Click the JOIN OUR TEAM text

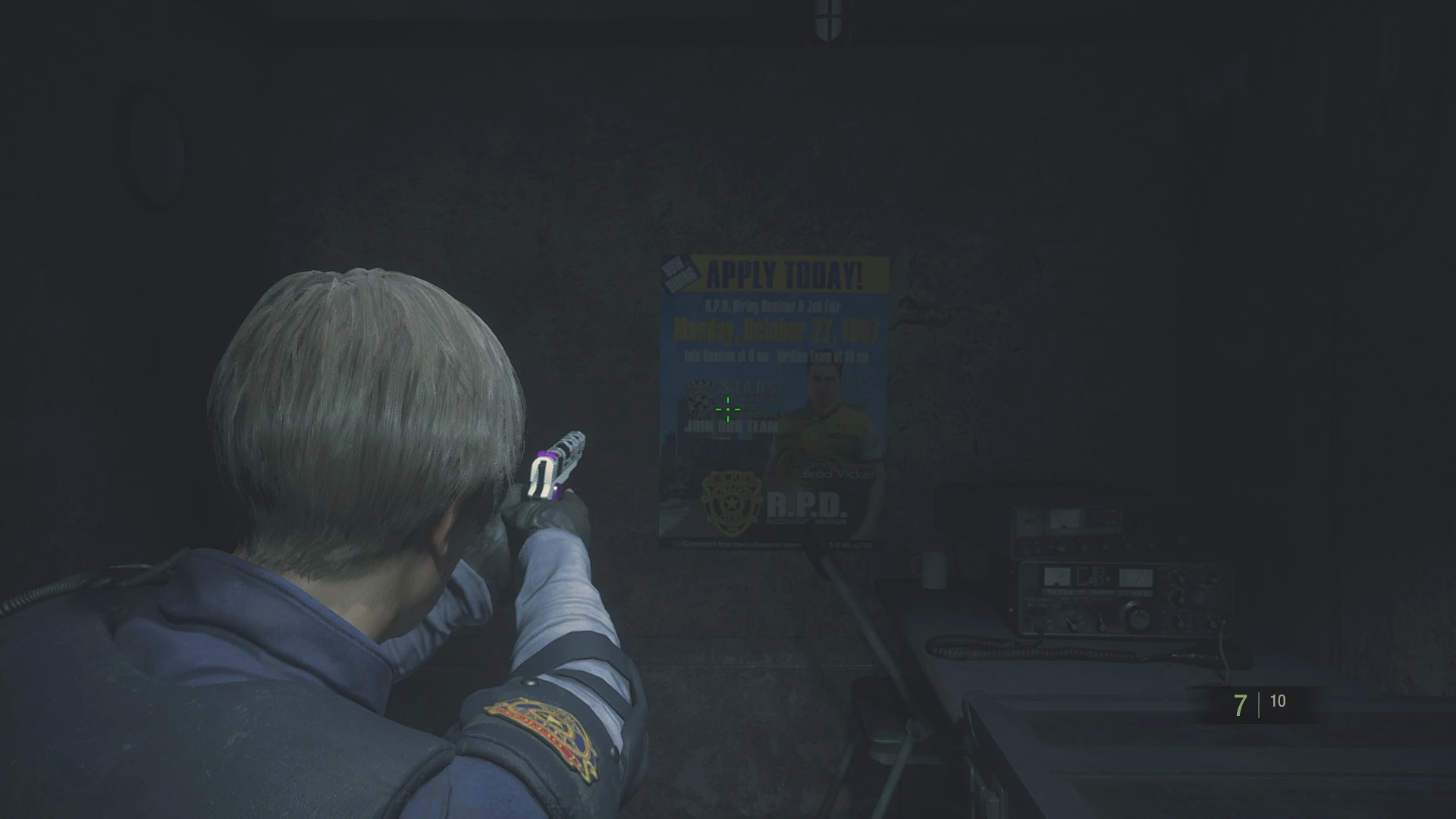point(730,426)
